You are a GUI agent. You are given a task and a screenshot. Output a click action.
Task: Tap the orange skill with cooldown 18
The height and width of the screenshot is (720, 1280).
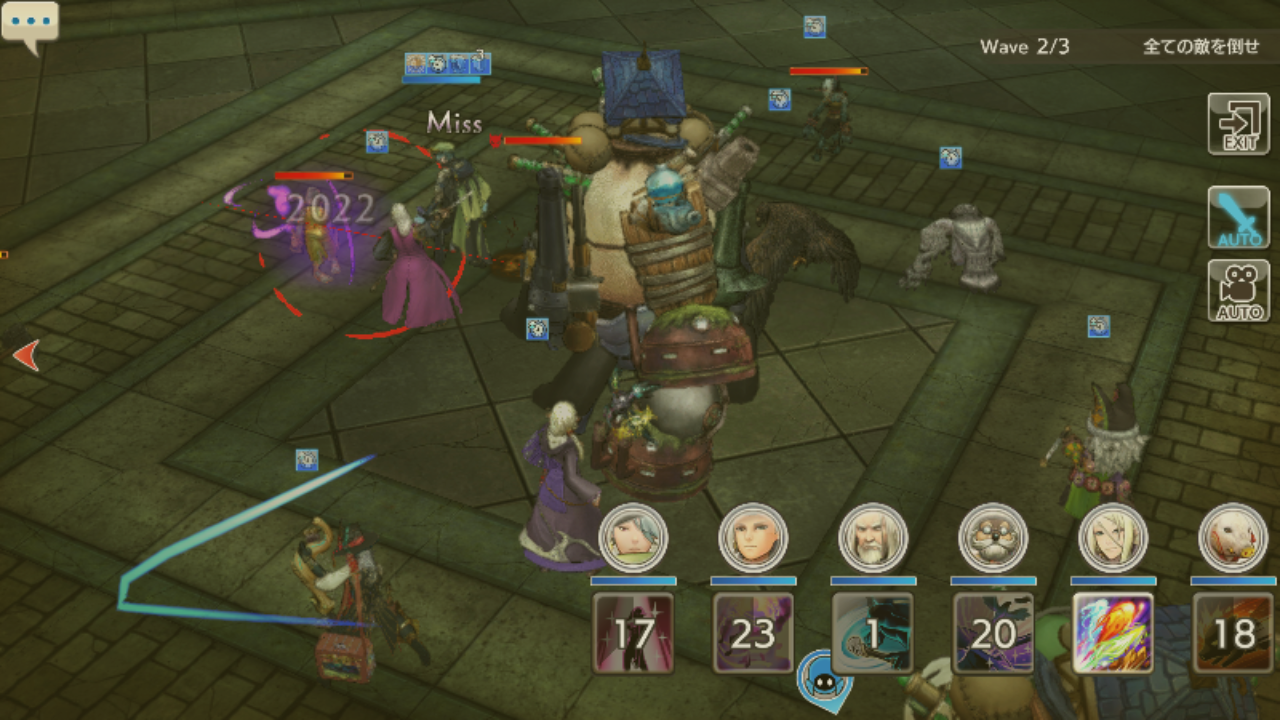pyautogui.click(x=1233, y=633)
